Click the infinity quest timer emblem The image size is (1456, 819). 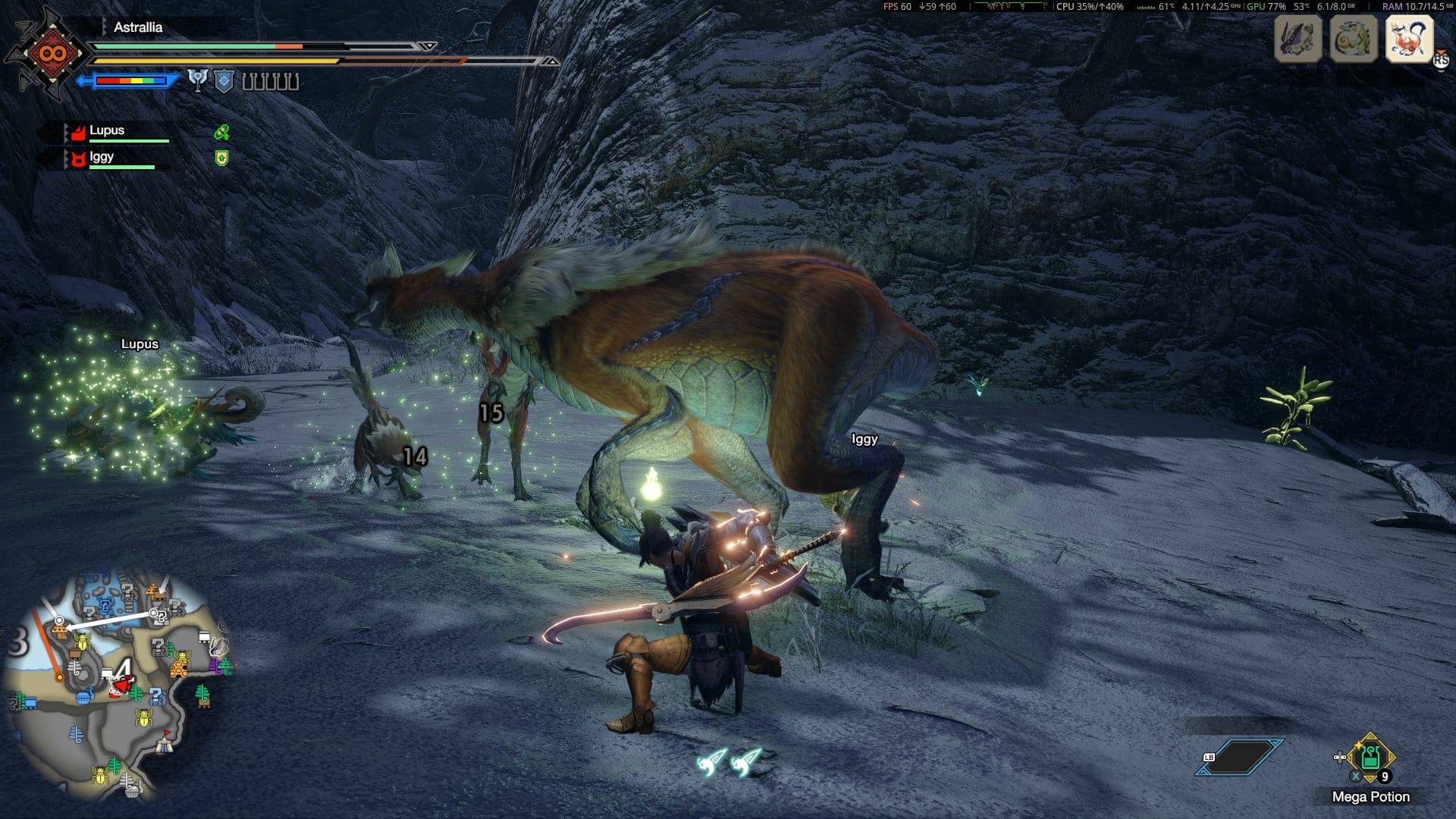tap(55, 54)
